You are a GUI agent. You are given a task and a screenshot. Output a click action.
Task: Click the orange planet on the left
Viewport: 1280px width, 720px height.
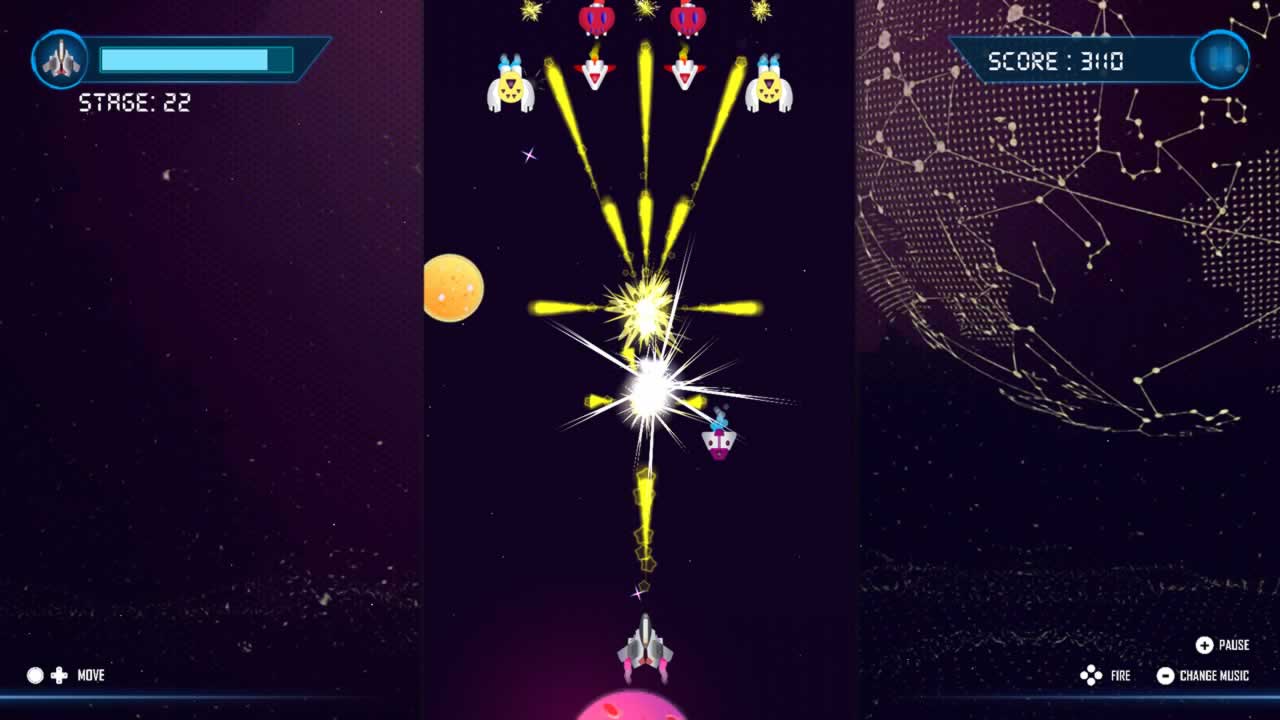pos(455,286)
